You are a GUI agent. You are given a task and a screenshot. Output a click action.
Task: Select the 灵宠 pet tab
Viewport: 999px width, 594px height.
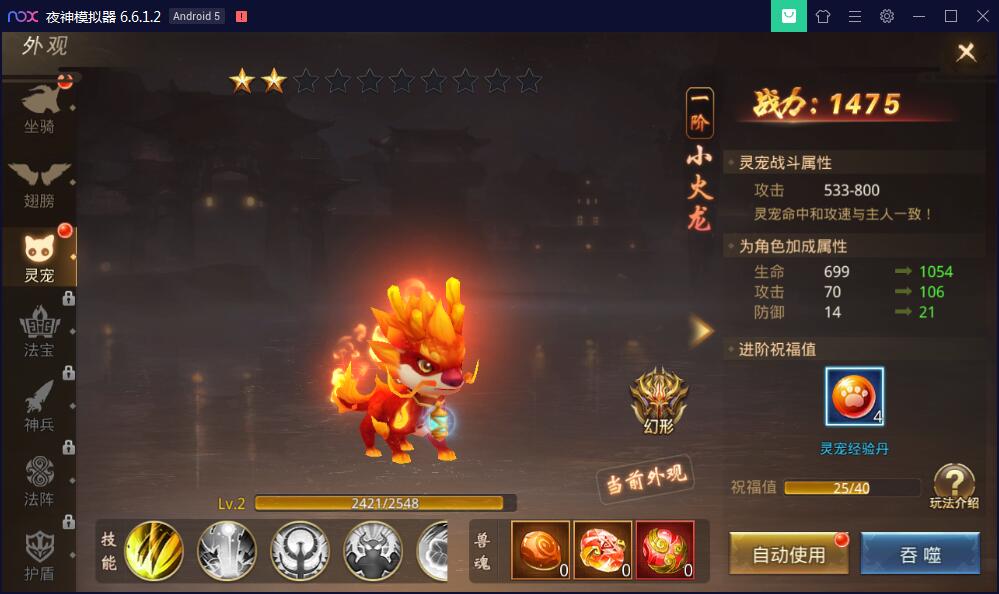coord(40,258)
